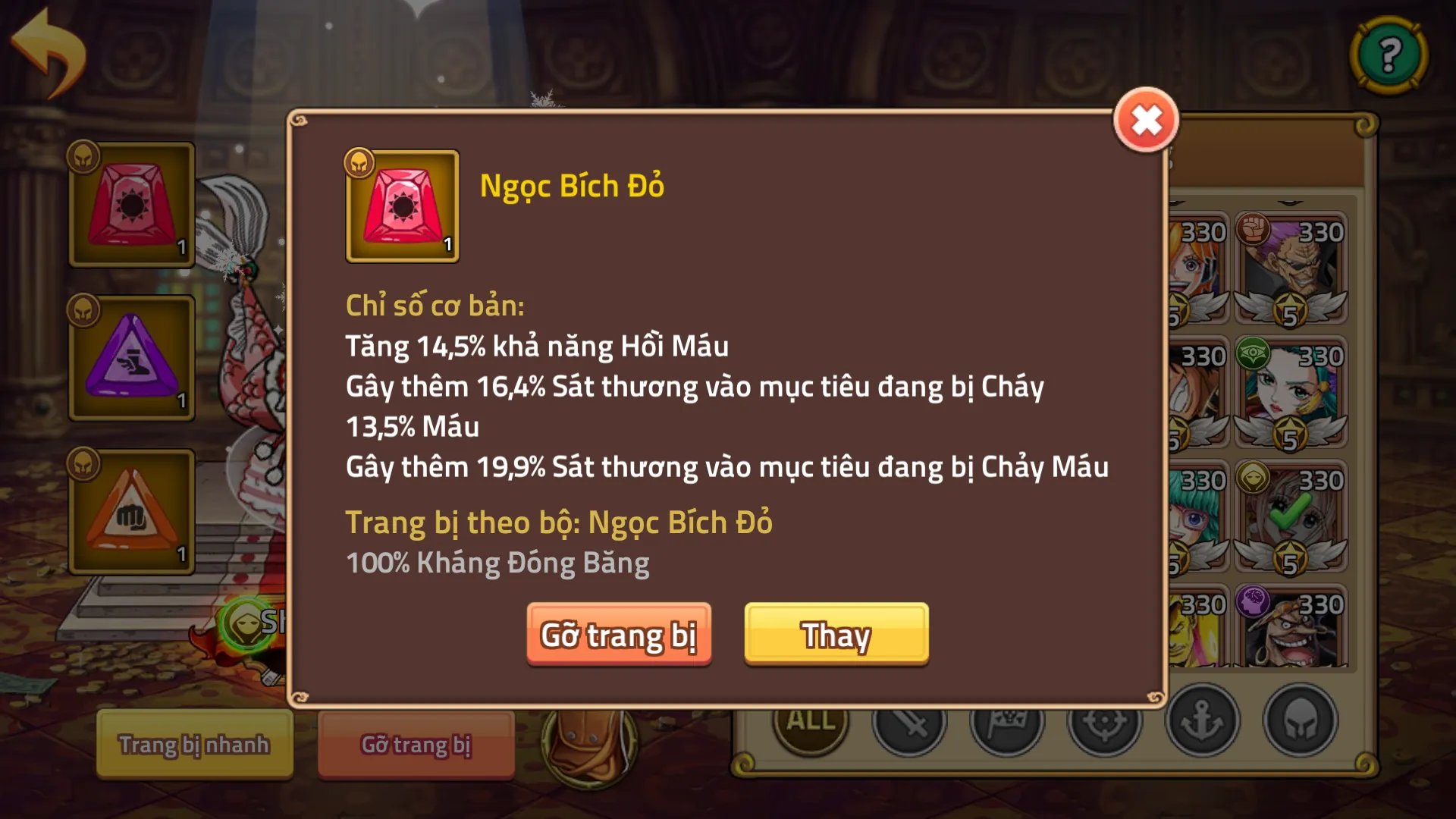Close the Ngọc Bích Đỏ popup
Screen dimensions: 1456x819
[1147, 120]
